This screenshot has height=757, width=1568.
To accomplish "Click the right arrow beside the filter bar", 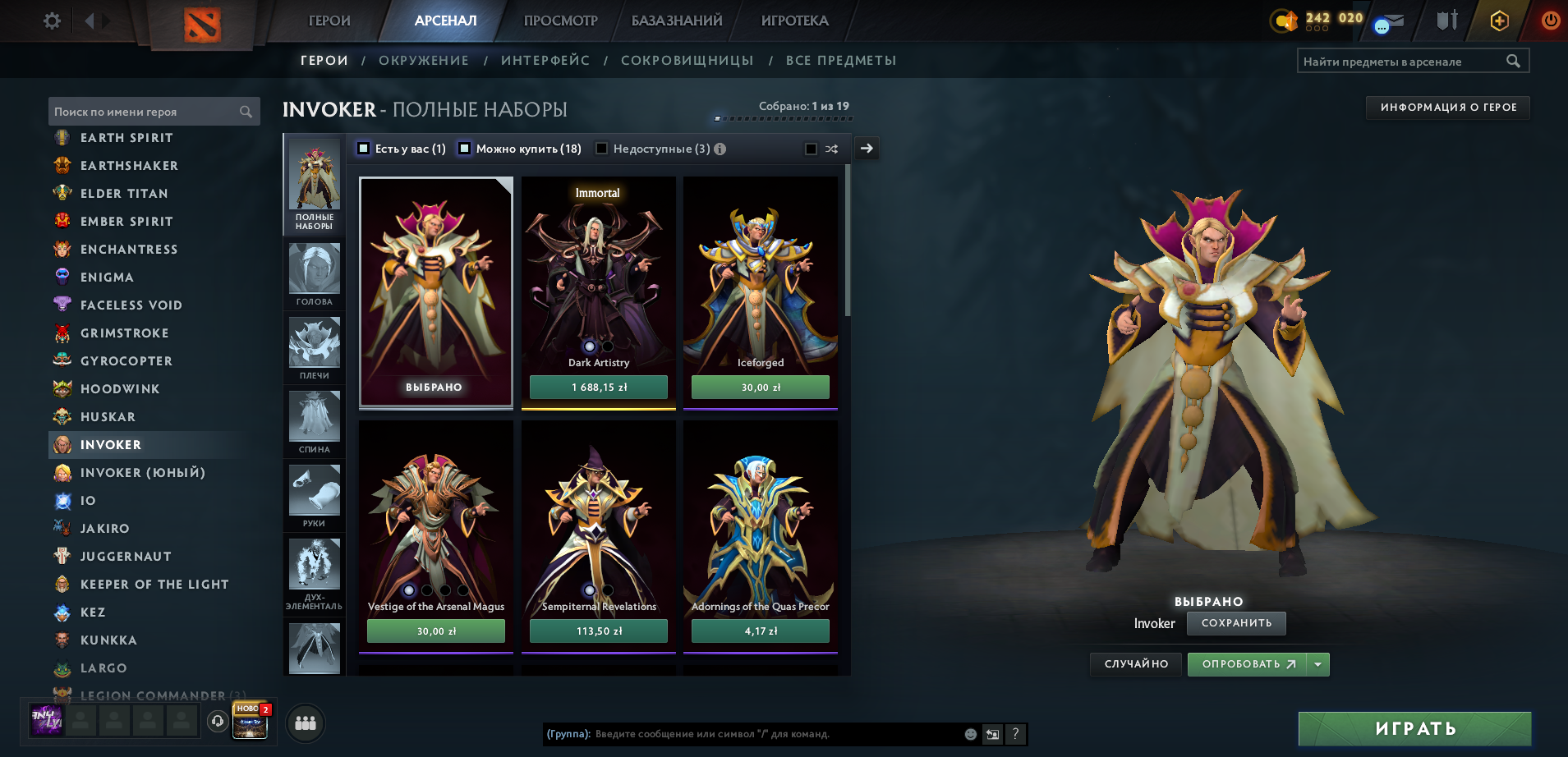I will (866, 149).
